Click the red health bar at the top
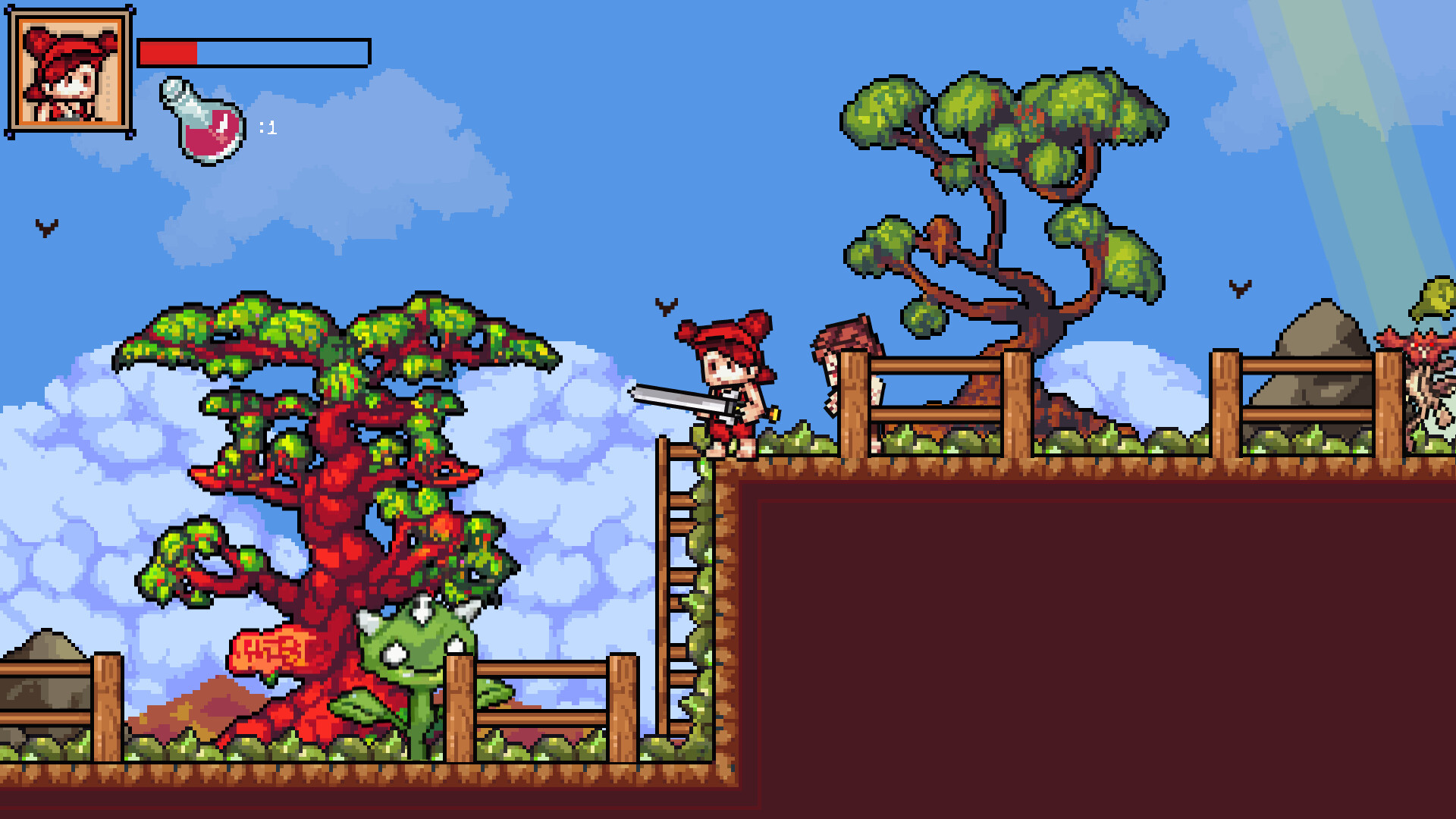 pos(167,52)
